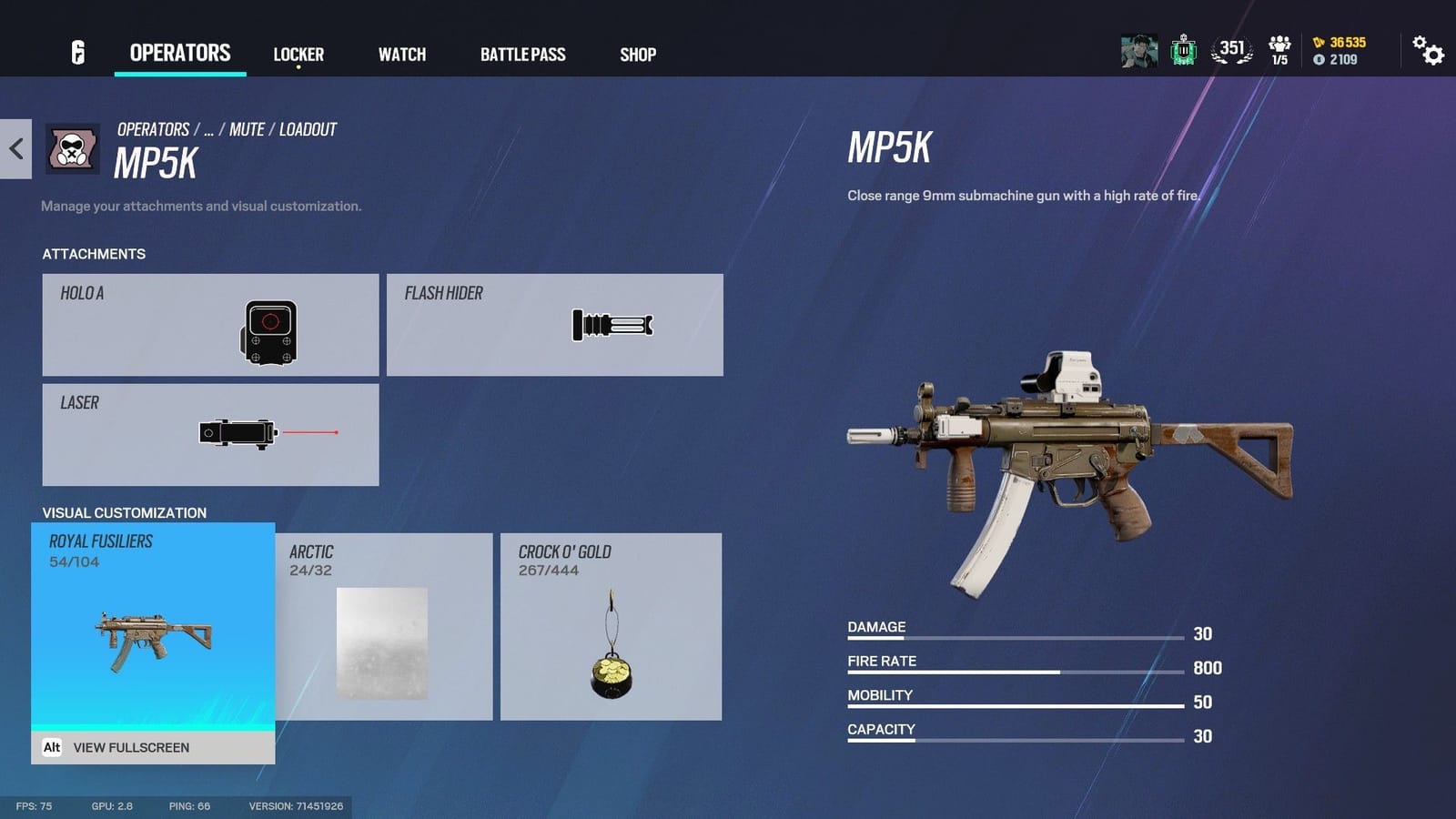1456x819 pixels.
Task: Open the Holo A sight options
Action: pyautogui.click(x=211, y=325)
